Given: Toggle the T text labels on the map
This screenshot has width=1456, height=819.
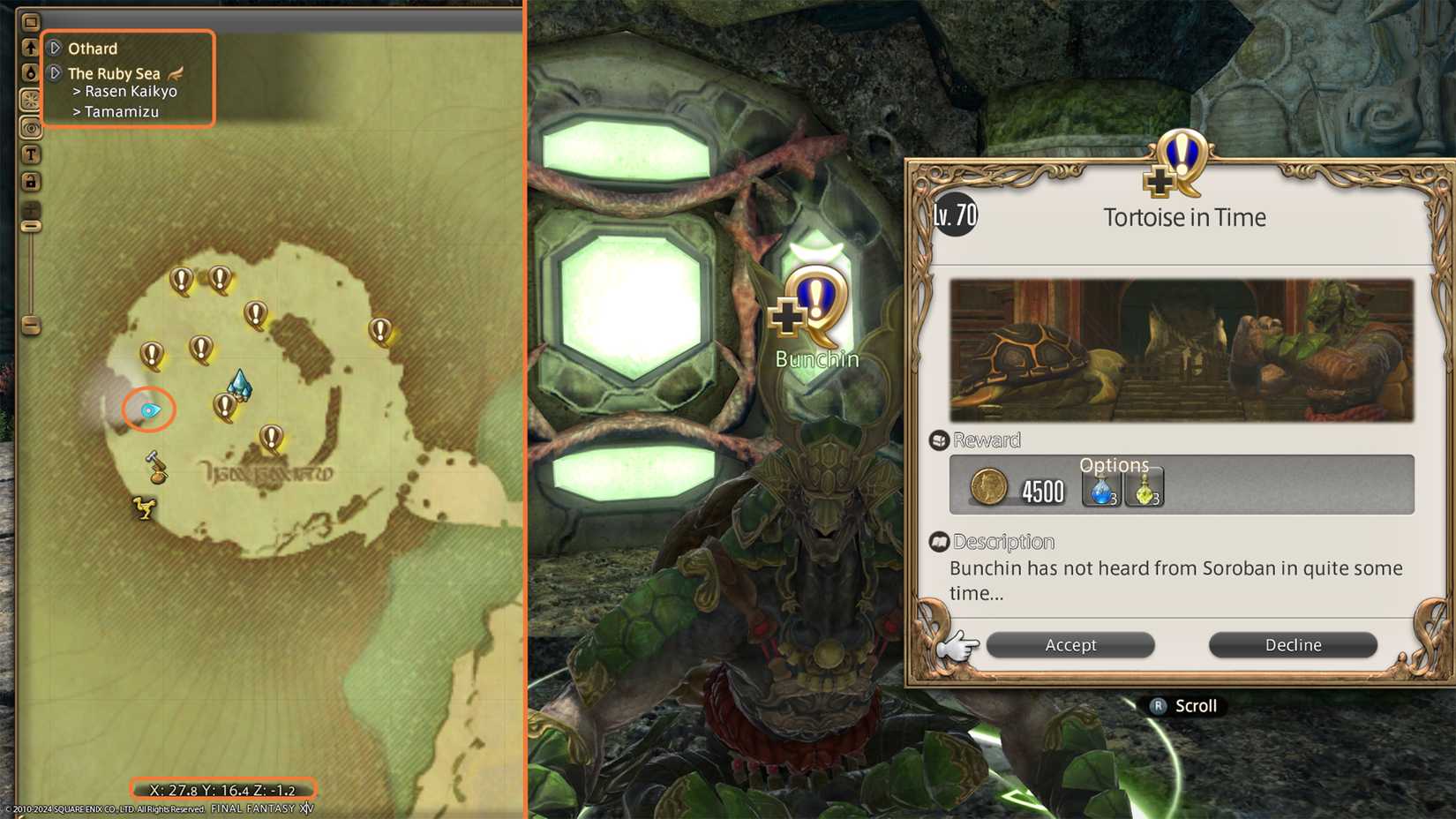Looking at the screenshot, I should (31, 154).
